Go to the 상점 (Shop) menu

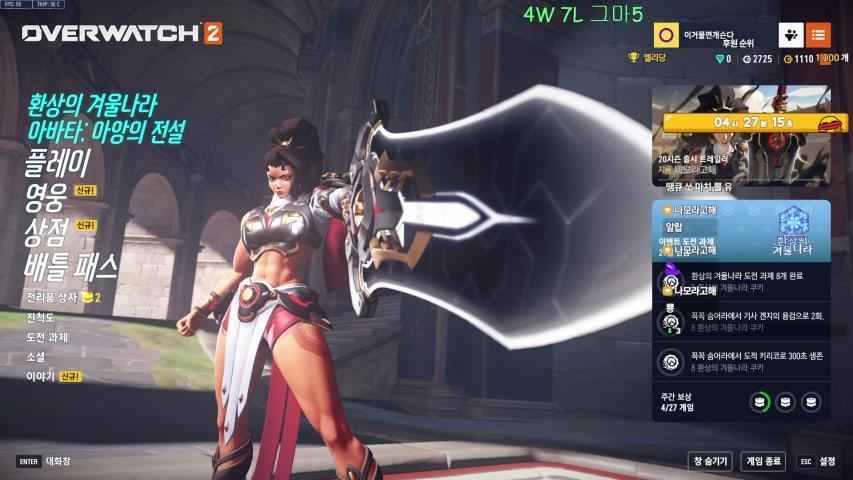coord(46,231)
